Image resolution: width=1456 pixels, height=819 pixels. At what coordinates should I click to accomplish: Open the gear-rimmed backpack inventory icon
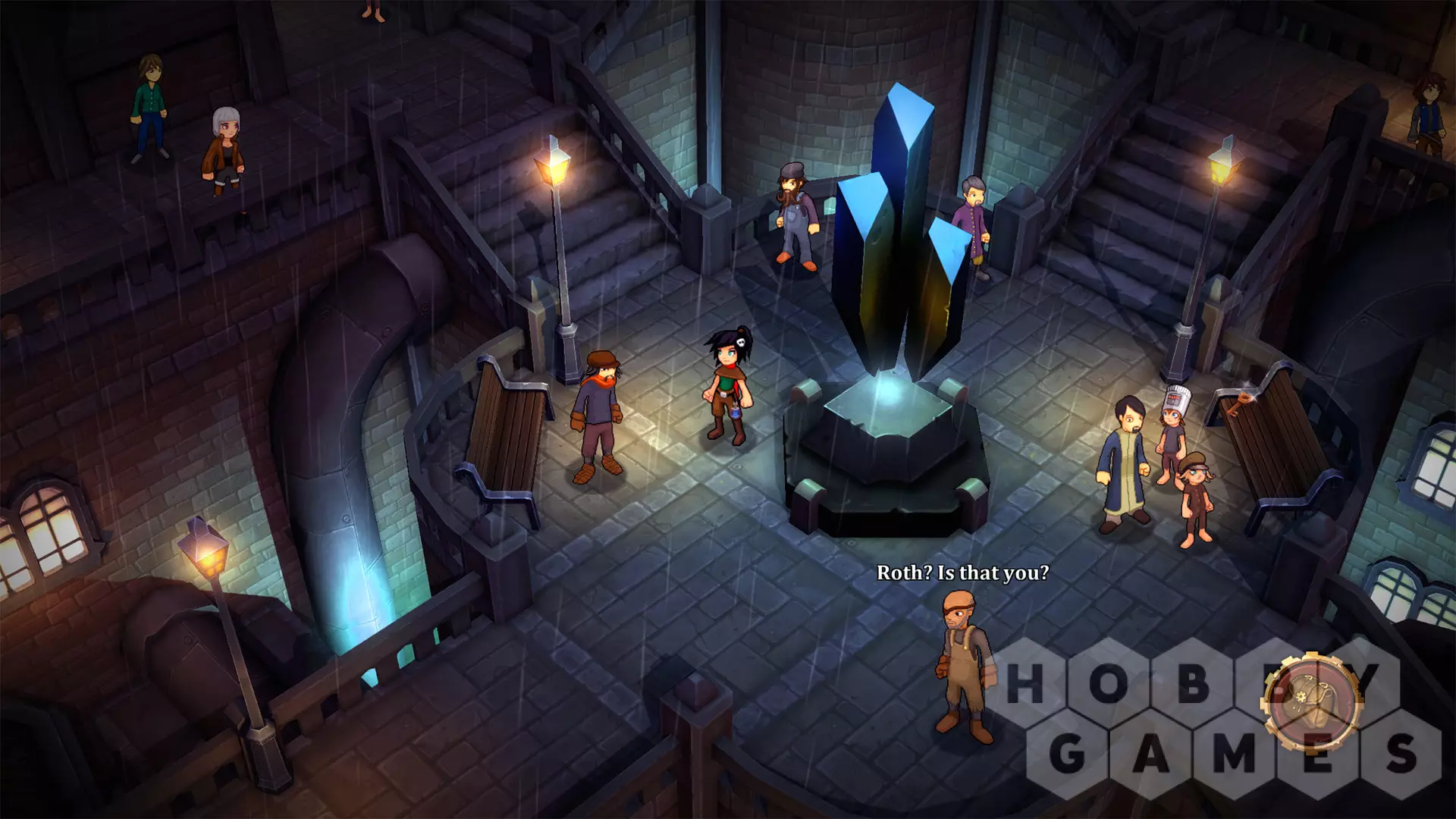1310,701
